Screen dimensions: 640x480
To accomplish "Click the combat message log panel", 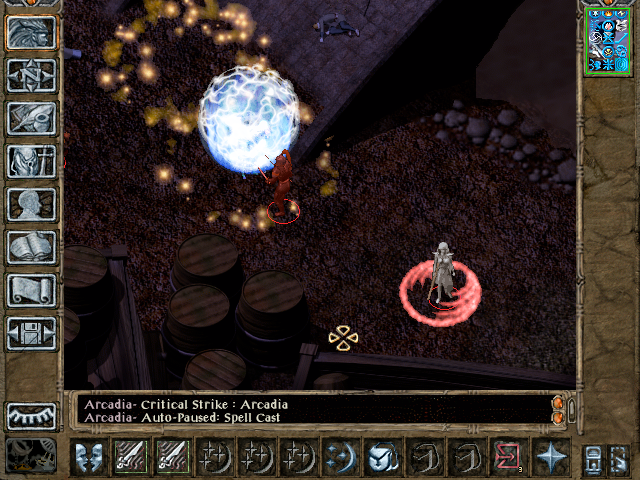I will coord(310,410).
